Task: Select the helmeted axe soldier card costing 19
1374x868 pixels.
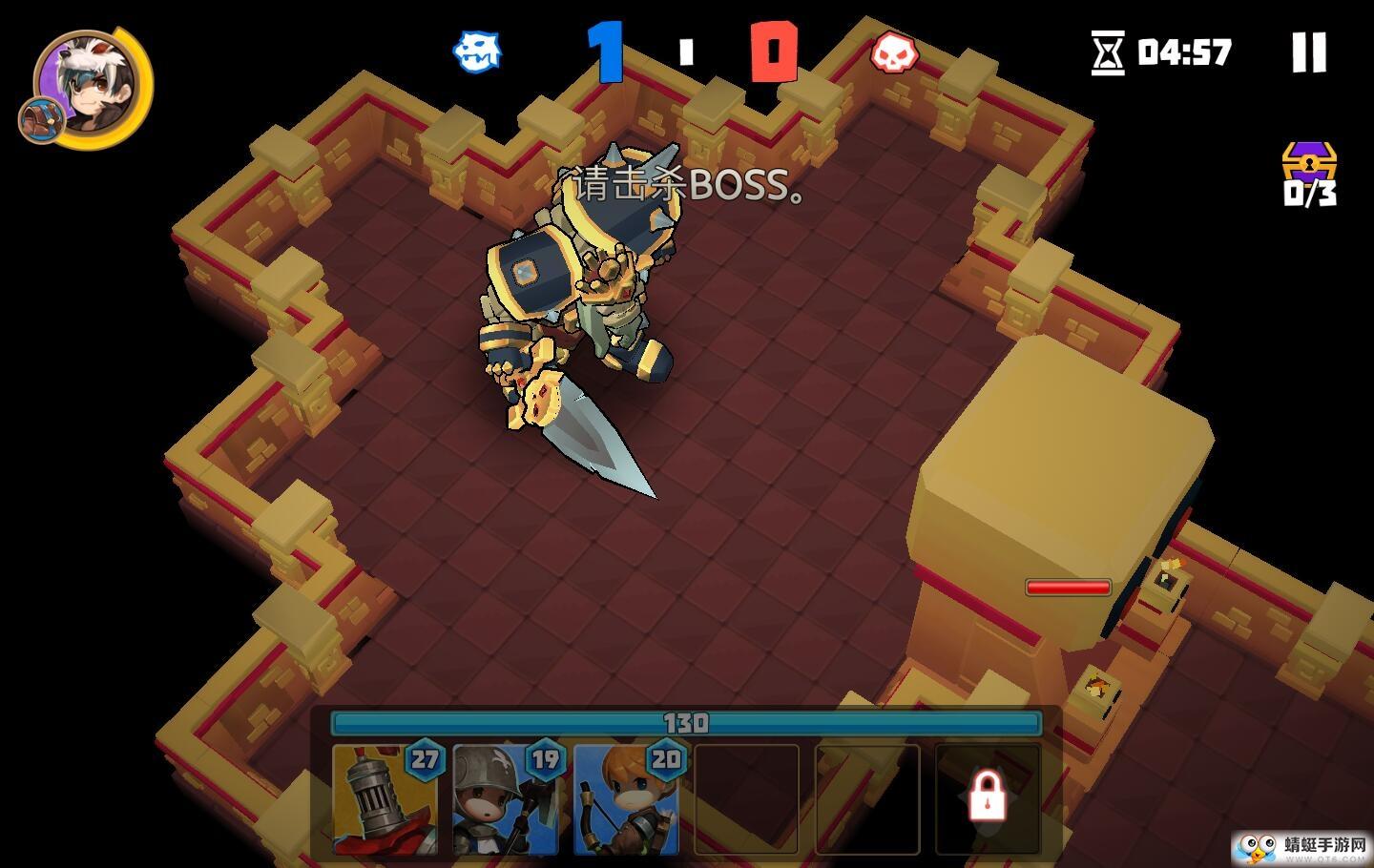Action: [x=506, y=799]
